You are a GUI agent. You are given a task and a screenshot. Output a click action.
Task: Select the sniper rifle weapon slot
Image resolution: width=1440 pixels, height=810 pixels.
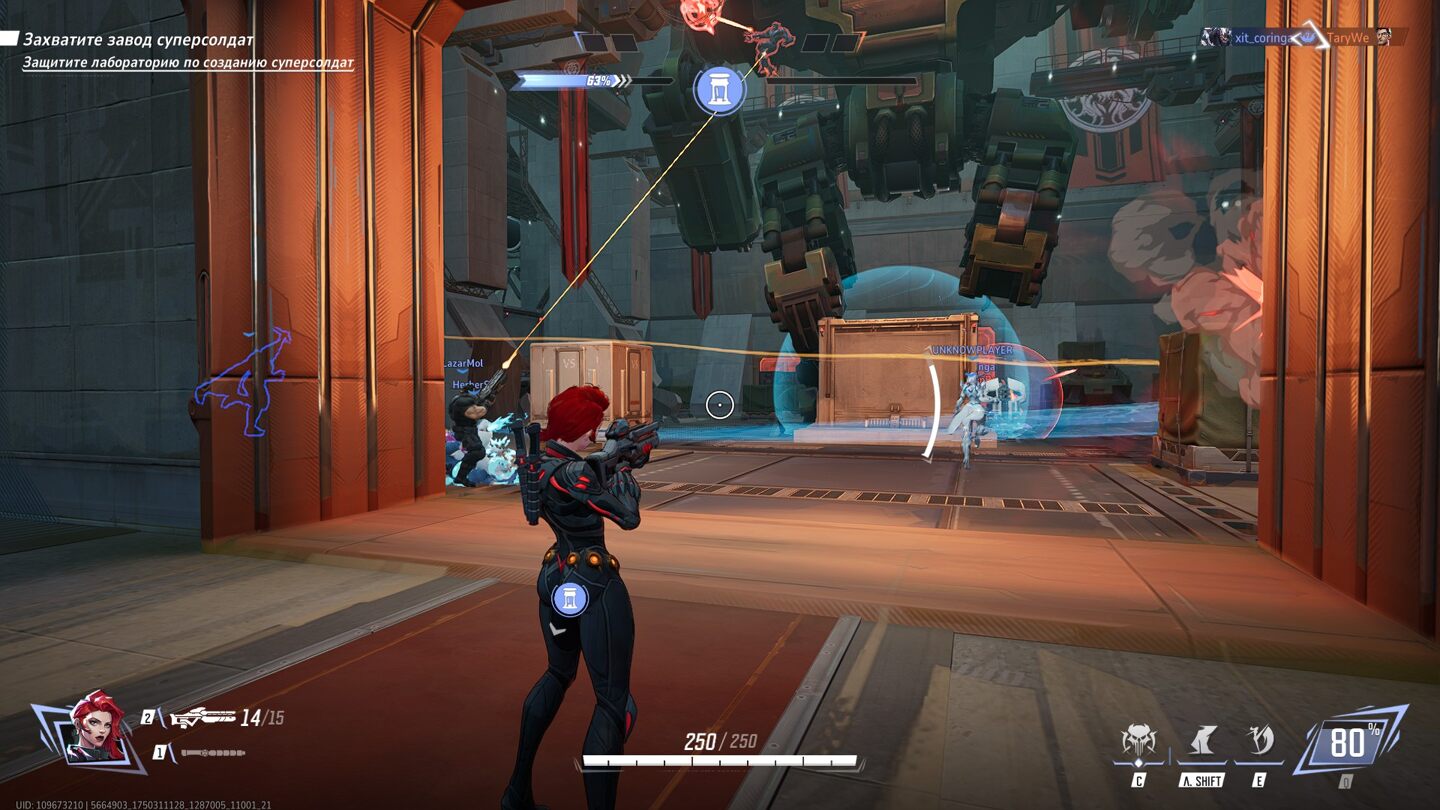coord(202,718)
